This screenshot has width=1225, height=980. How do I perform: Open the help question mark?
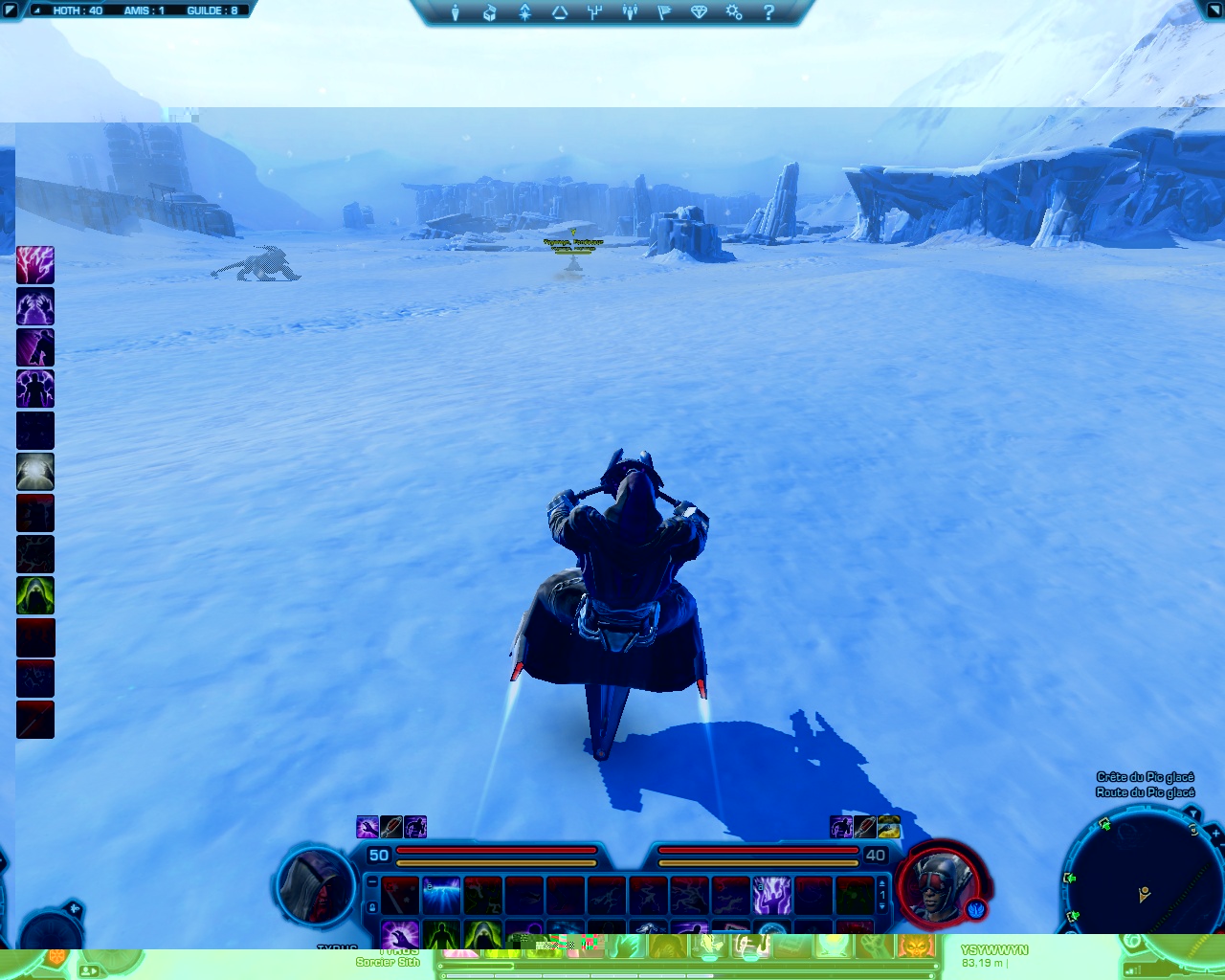tap(768, 12)
